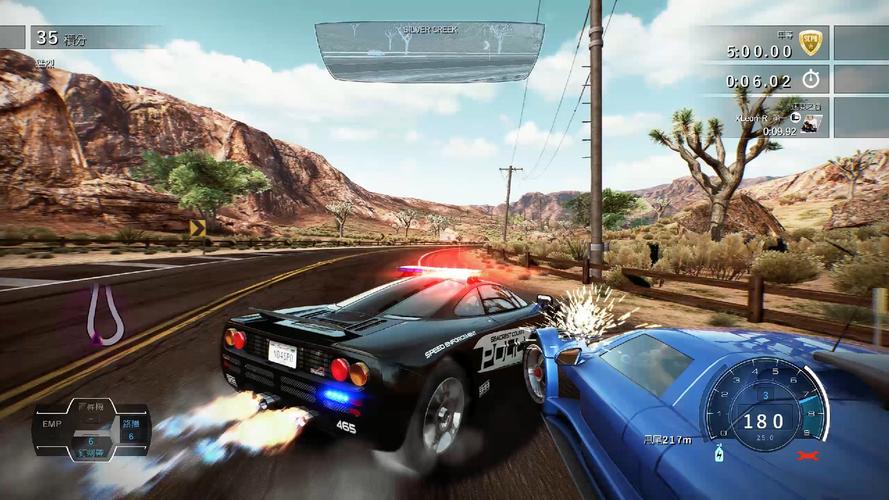The width and height of the screenshot is (889, 500).
Task: Click the rear-view mirror at the top
Action: [x=429, y=51]
